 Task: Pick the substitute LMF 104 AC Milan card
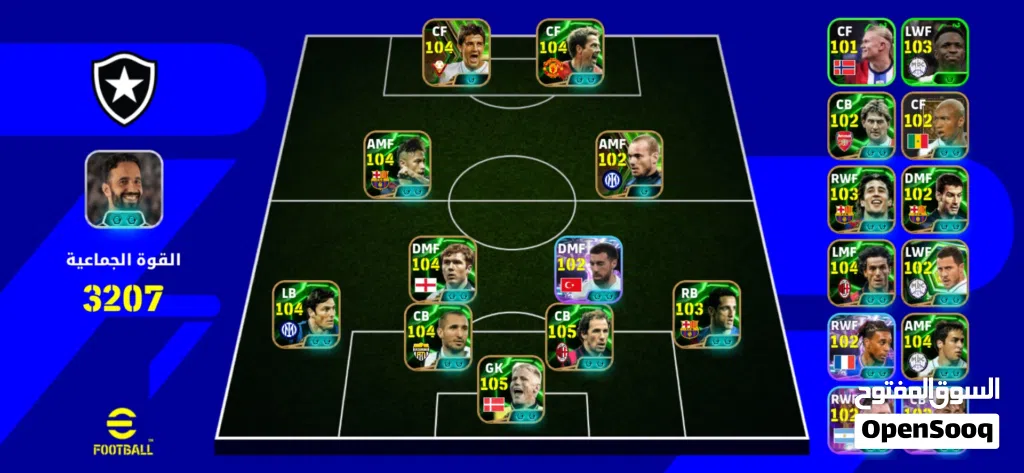click(860, 273)
